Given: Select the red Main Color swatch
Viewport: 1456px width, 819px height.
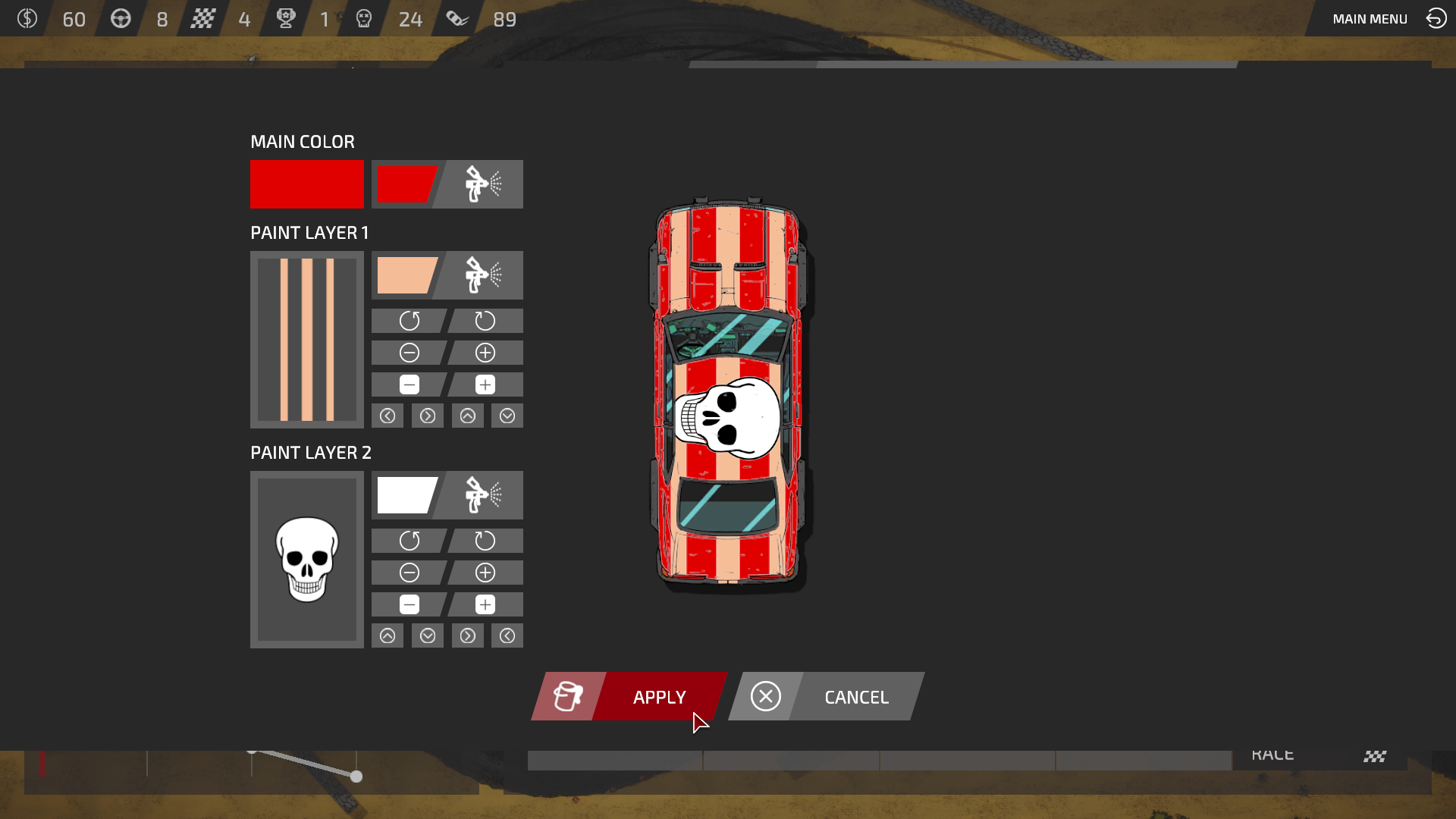Looking at the screenshot, I should click(x=306, y=184).
